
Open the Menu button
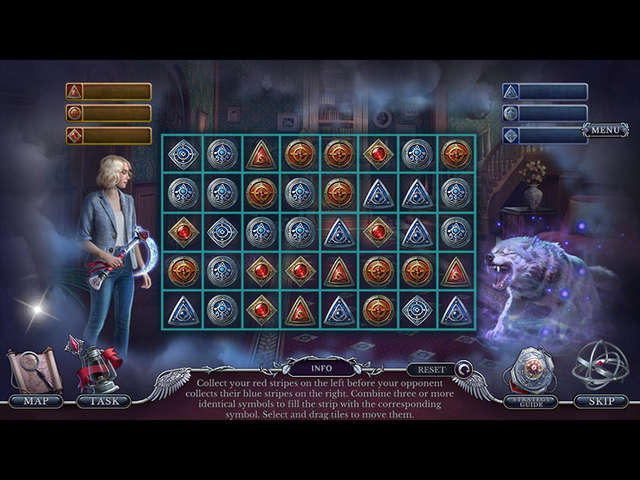click(x=605, y=129)
